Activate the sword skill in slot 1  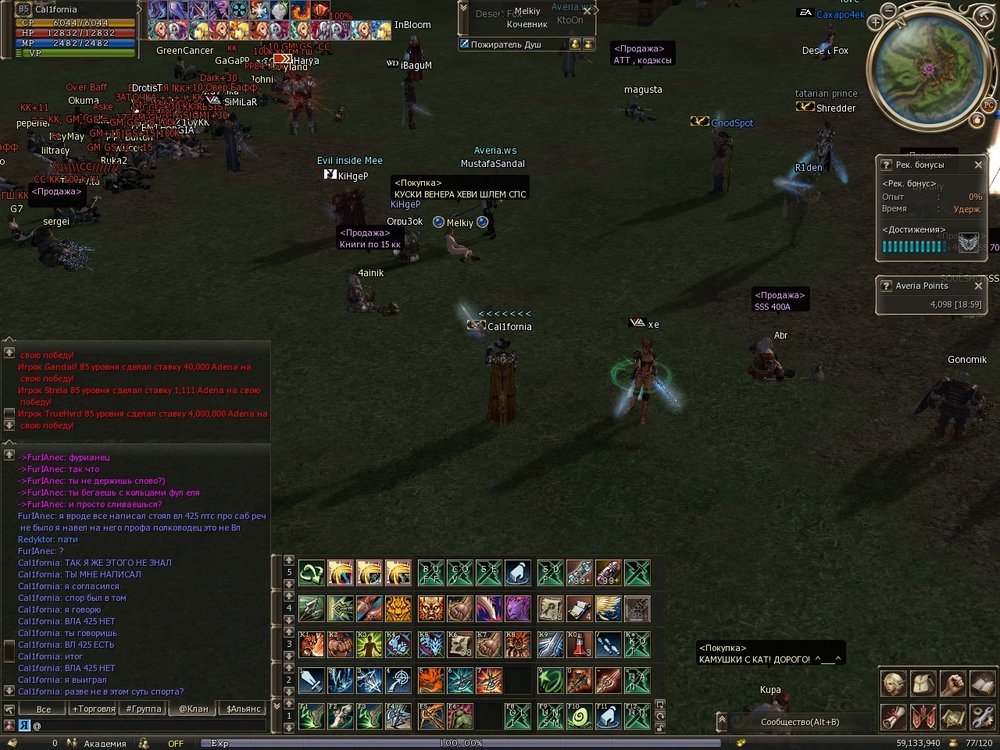tap(312, 680)
